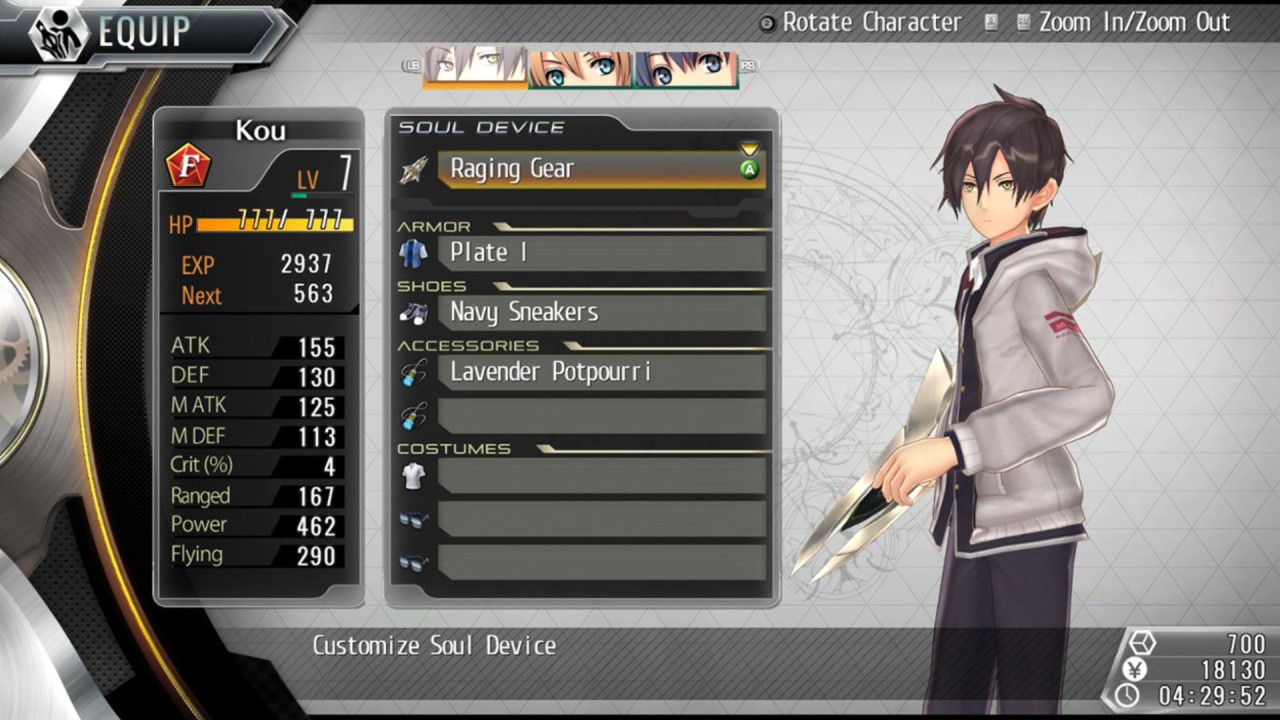
Task: Select the empty shirt costume slot
Action: pyautogui.click(x=600, y=476)
